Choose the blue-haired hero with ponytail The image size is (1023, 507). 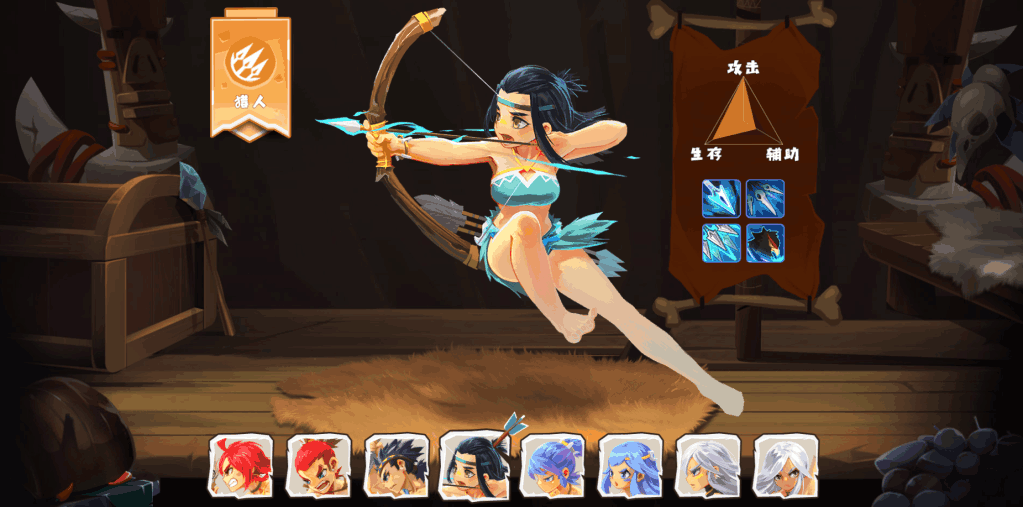[x=552, y=465]
